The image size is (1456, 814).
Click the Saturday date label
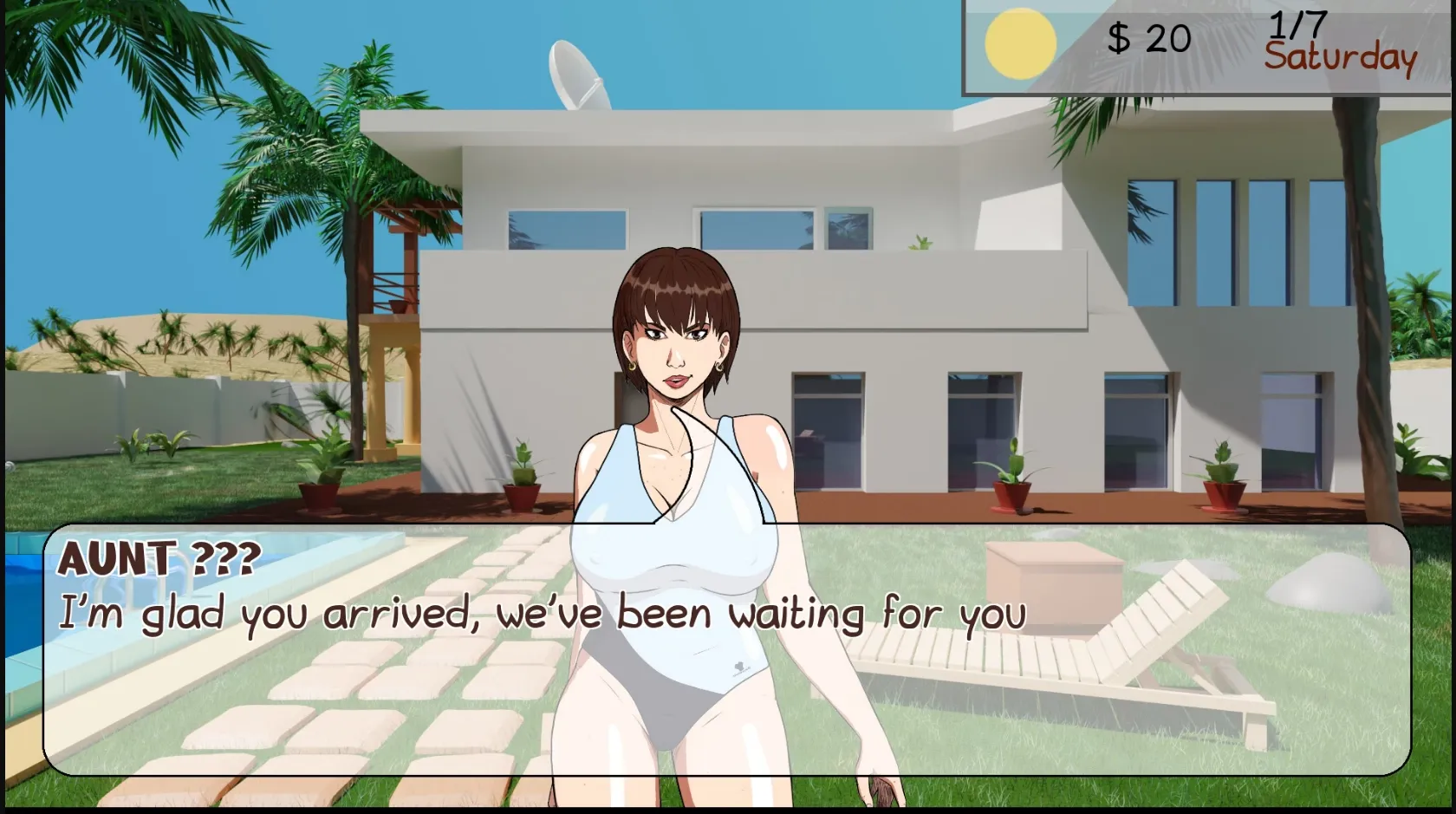pyautogui.click(x=1340, y=57)
